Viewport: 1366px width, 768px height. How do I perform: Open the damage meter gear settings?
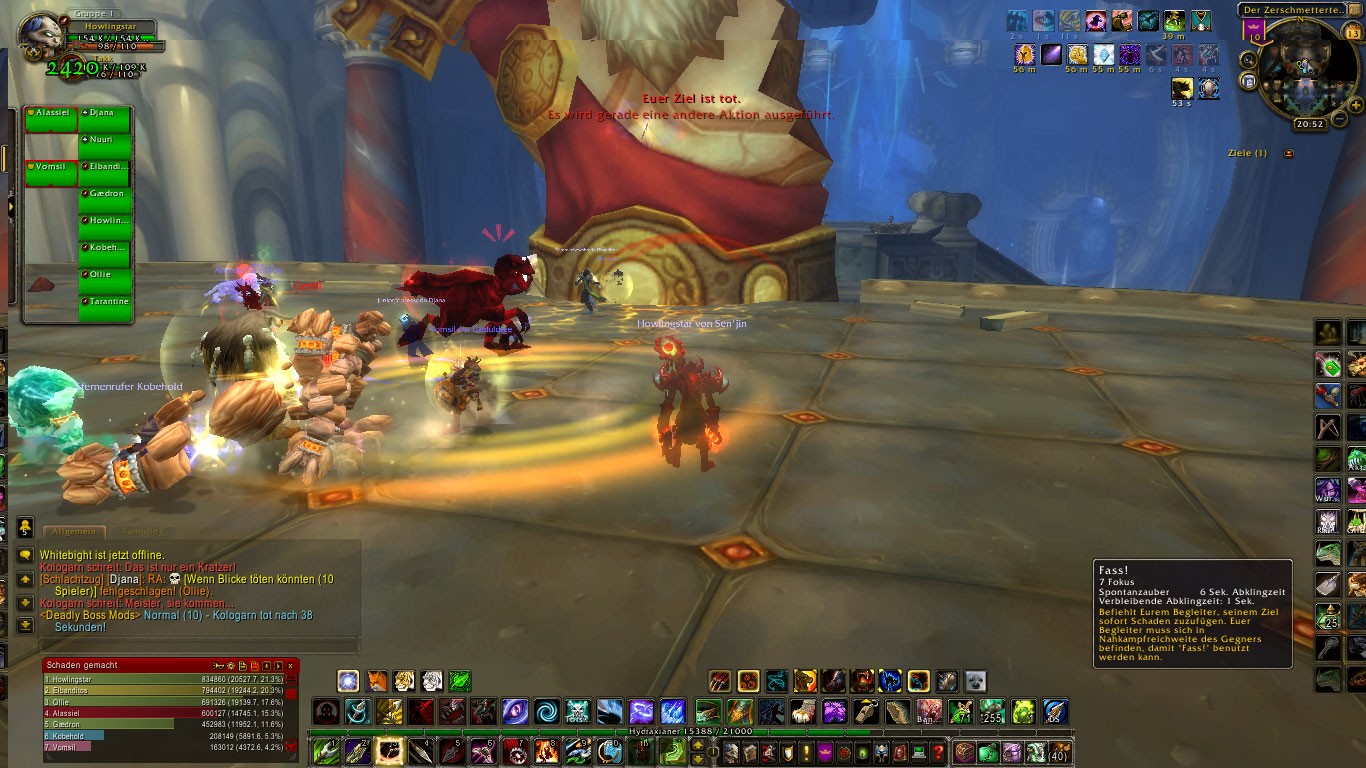click(230, 665)
